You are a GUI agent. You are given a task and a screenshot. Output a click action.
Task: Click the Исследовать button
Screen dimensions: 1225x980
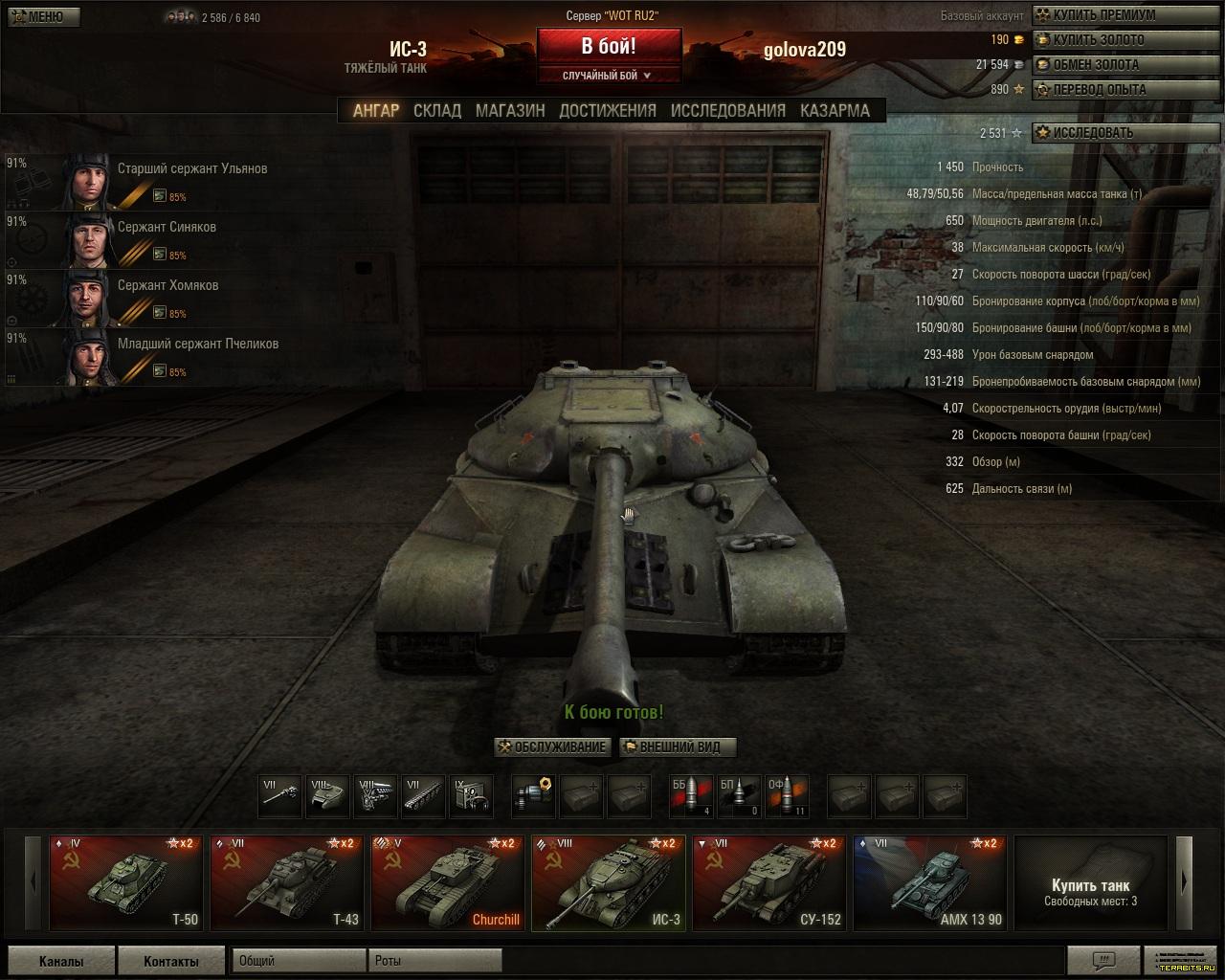point(1092,133)
